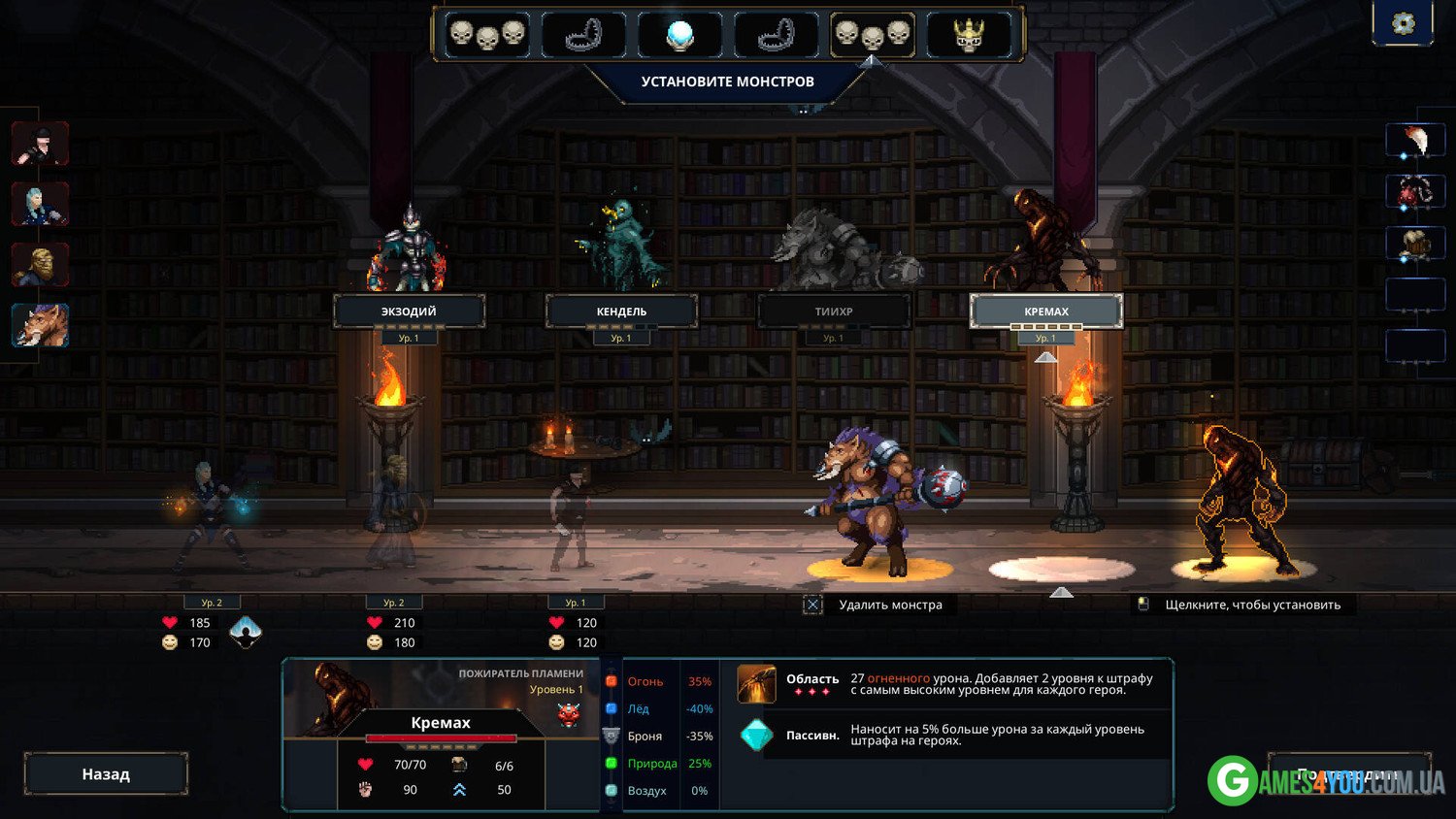This screenshot has width=1456, height=819.
Task: Select the red chained artifact slot
Action: (1415, 192)
